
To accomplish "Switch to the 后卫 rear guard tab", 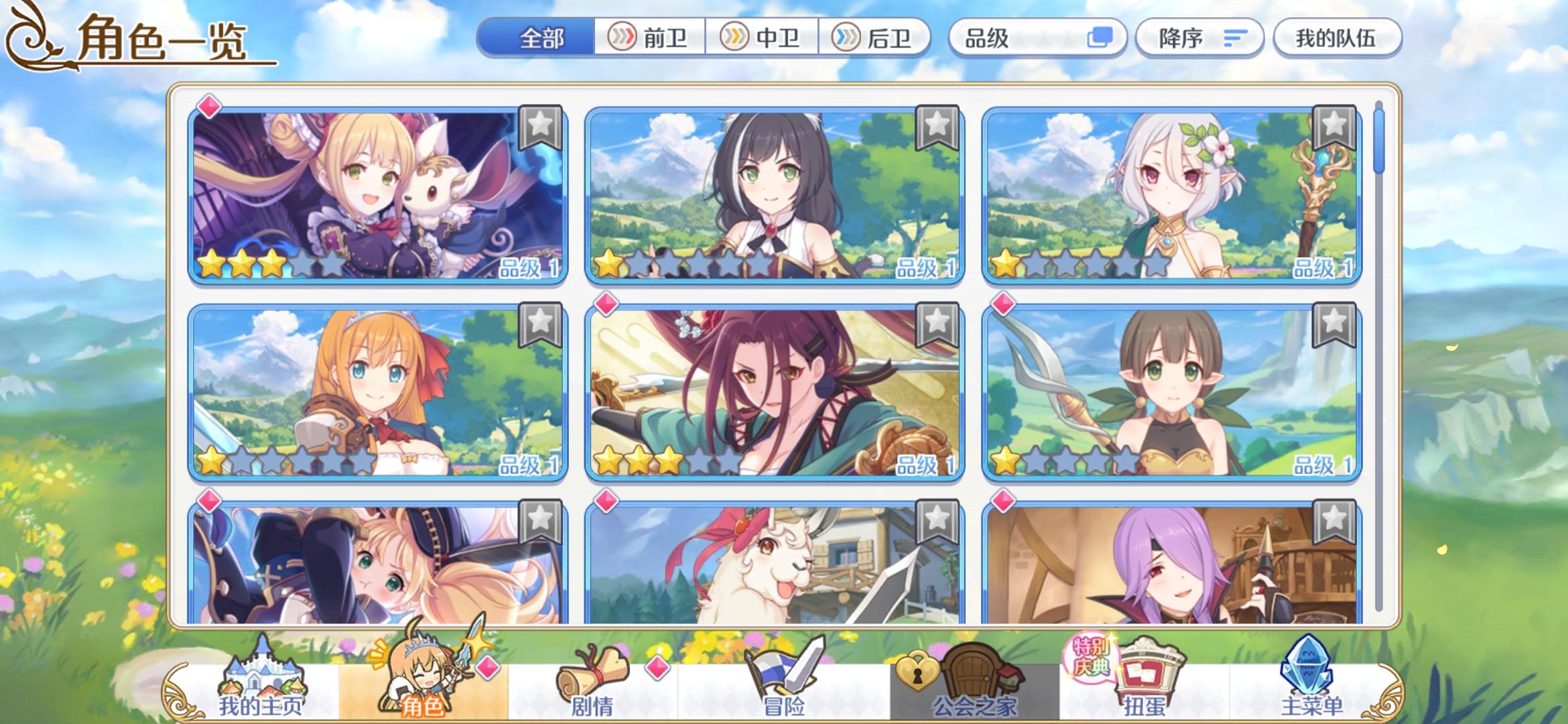I will coord(878,38).
